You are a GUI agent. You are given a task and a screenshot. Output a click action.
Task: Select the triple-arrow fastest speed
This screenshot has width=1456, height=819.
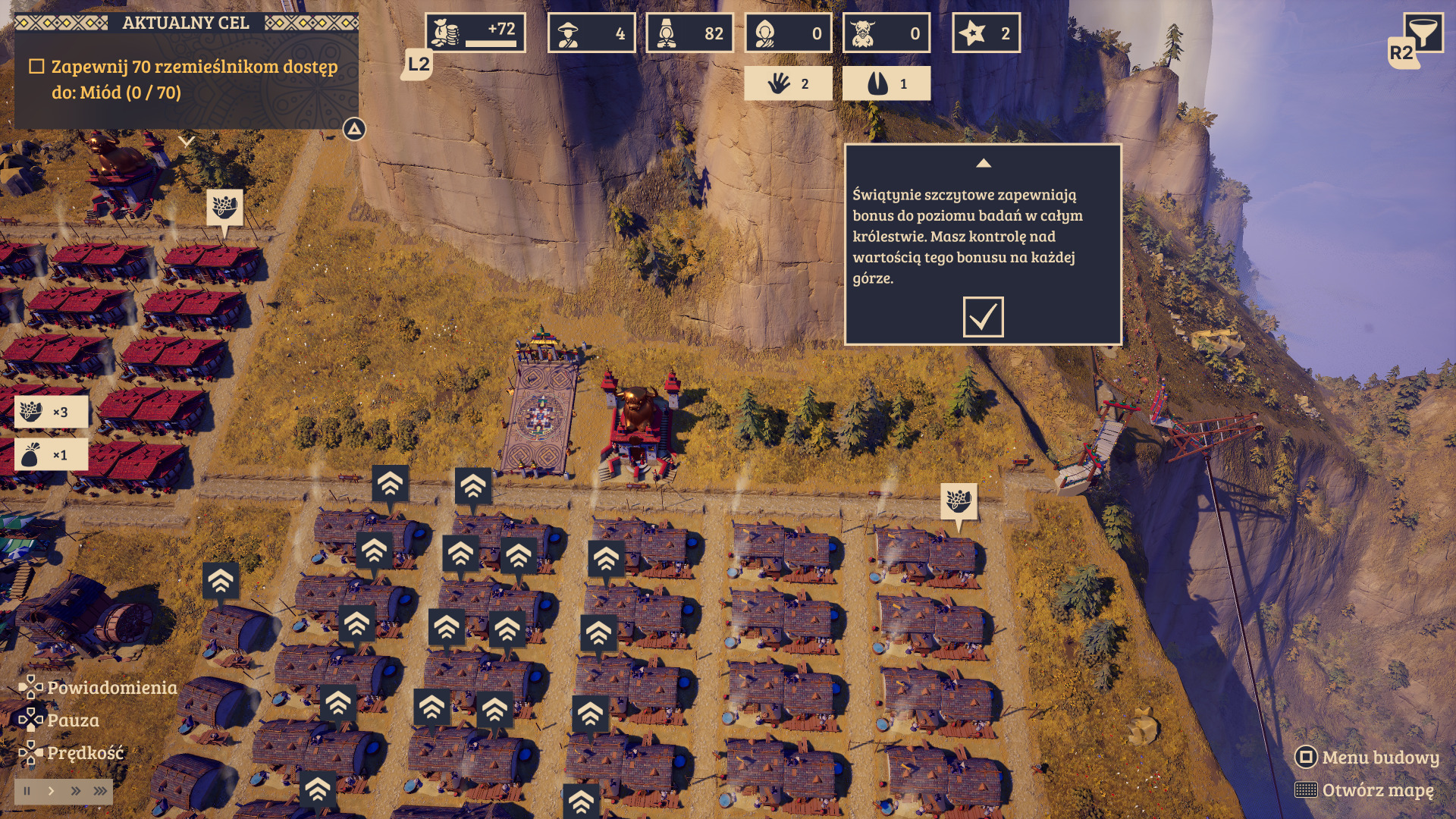(x=100, y=791)
